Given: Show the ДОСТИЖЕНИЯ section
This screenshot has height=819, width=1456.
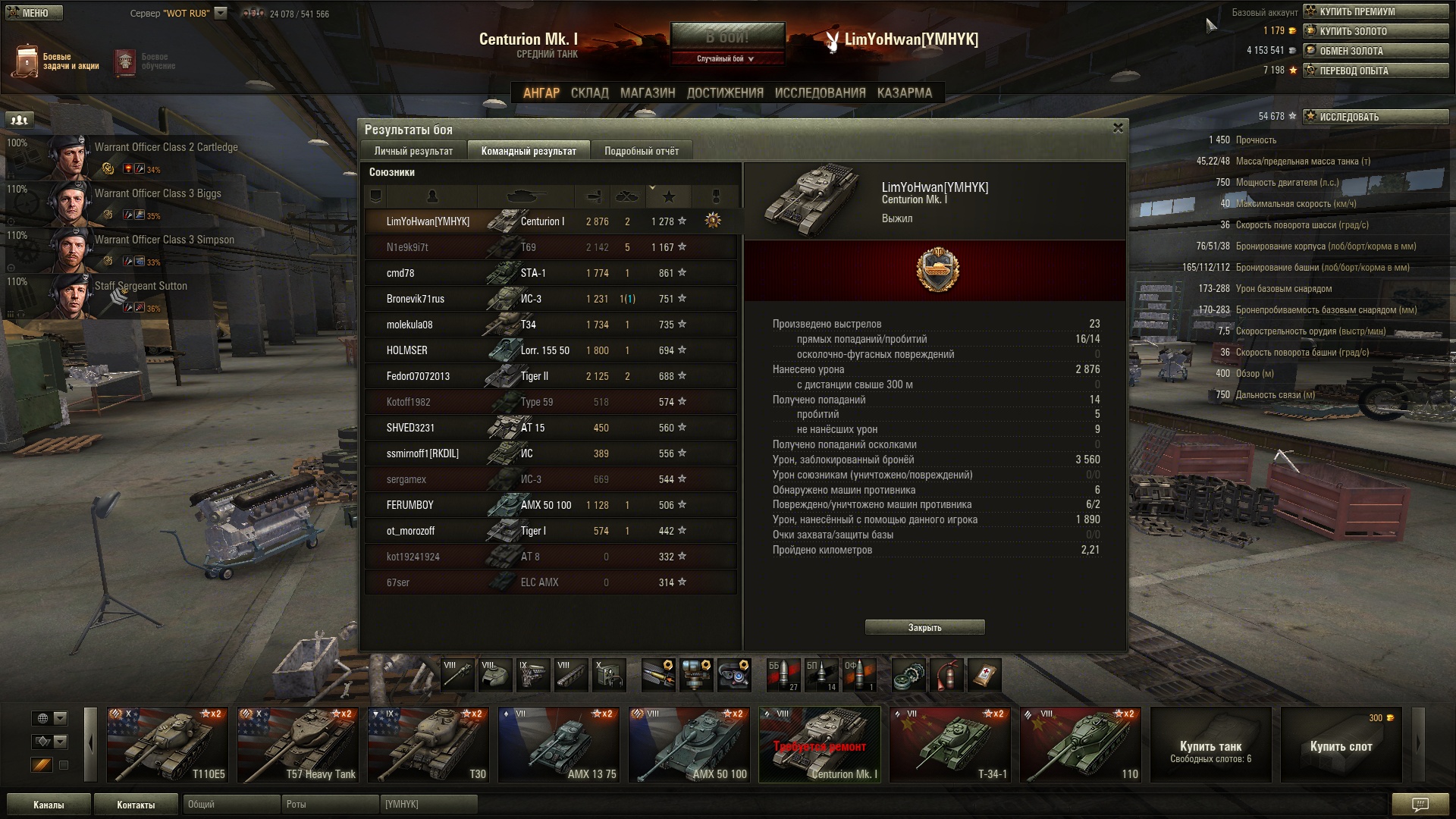Looking at the screenshot, I should (x=724, y=93).
